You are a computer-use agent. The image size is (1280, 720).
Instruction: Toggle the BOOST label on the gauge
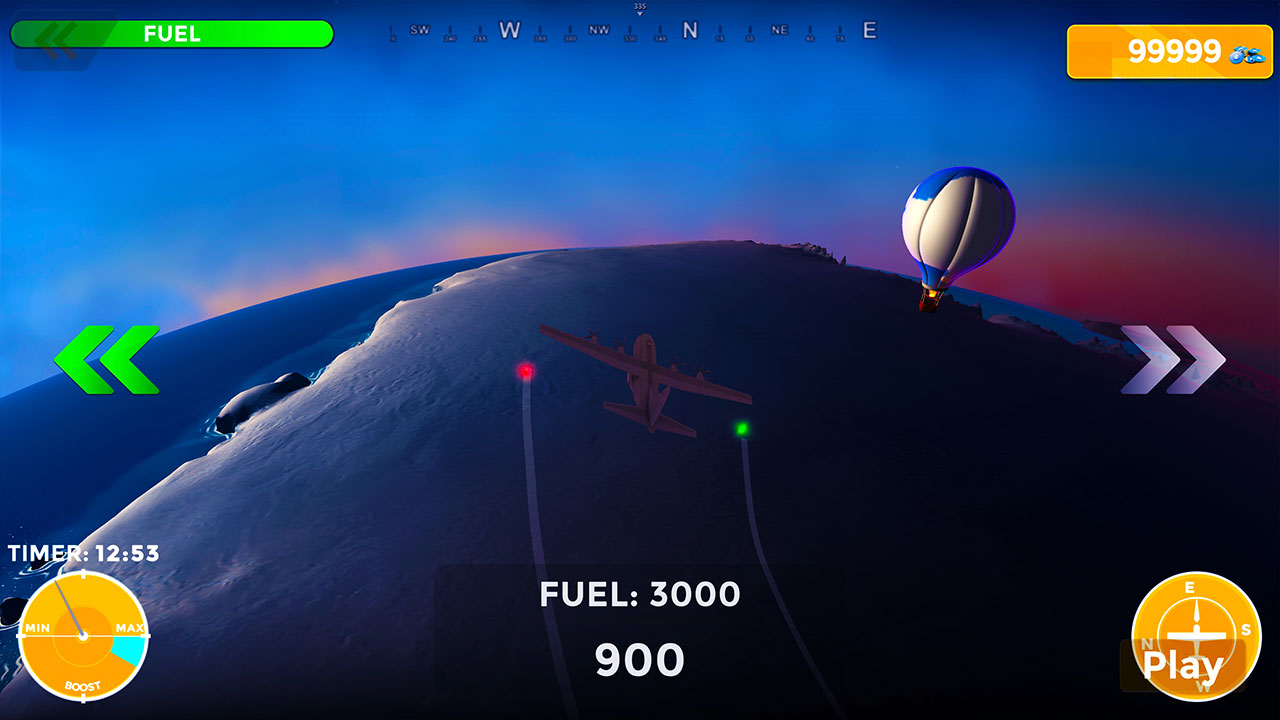[82, 686]
